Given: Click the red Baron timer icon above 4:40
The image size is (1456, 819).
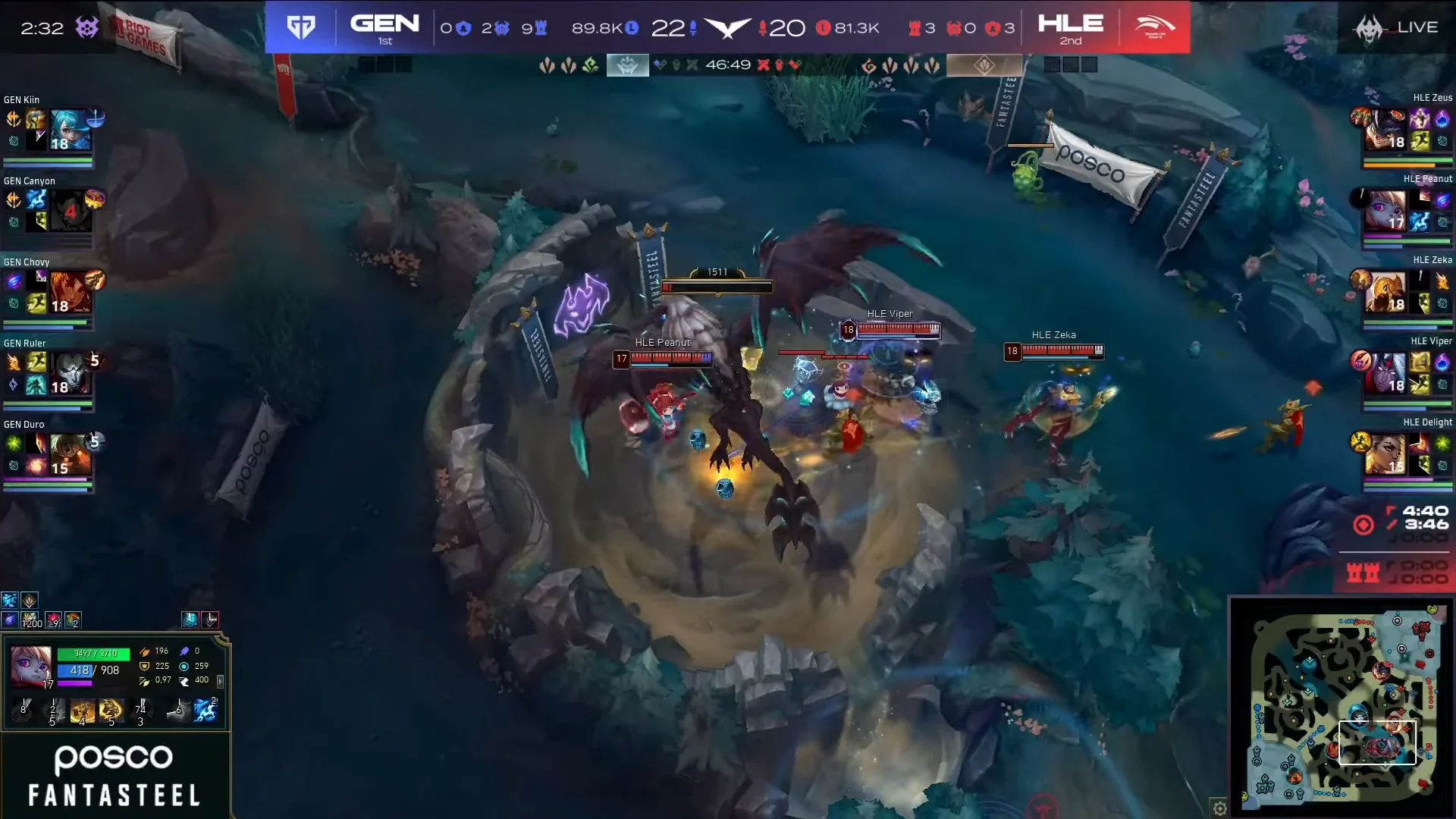Looking at the screenshot, I should point(1363,525).
